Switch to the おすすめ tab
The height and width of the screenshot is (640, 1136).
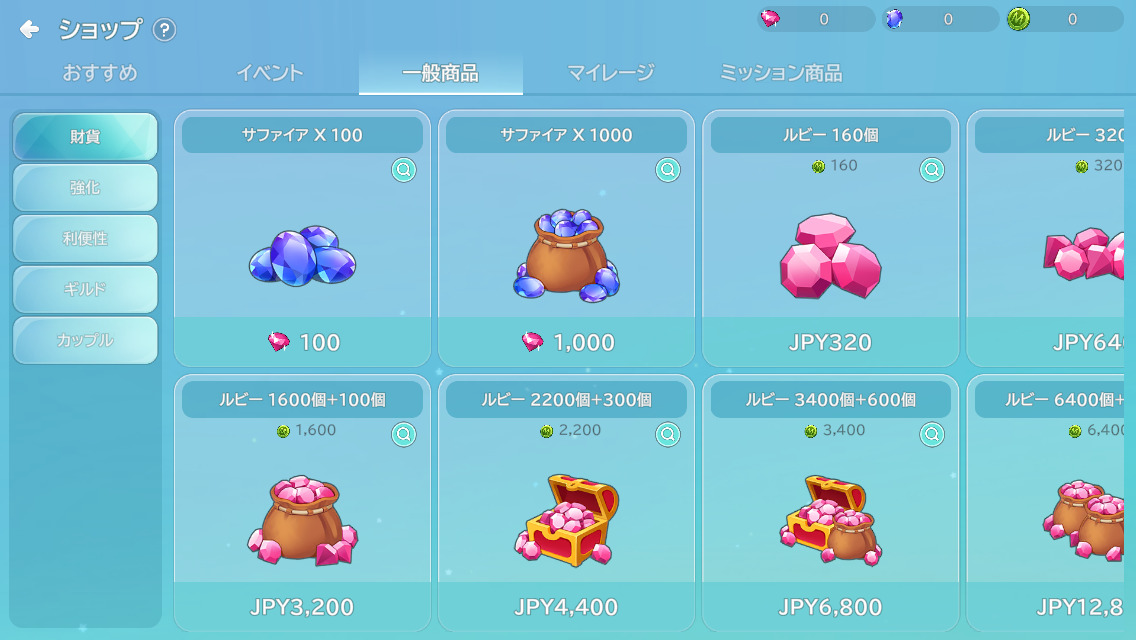(100, 73)
